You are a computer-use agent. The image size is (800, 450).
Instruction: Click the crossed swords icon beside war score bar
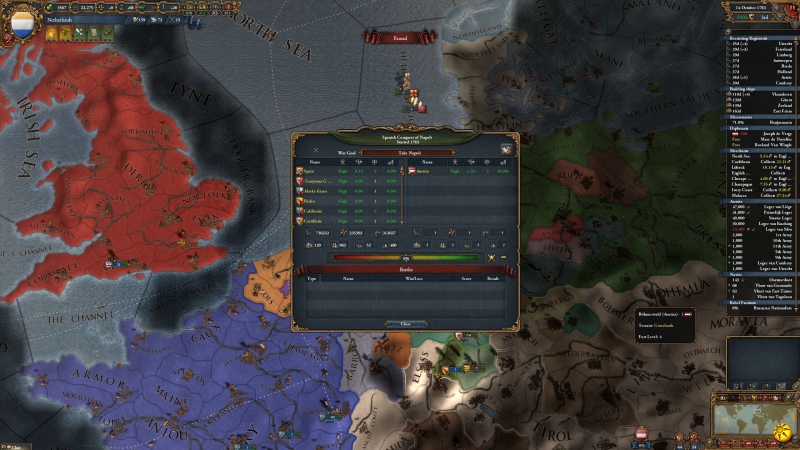click(490, 257)
